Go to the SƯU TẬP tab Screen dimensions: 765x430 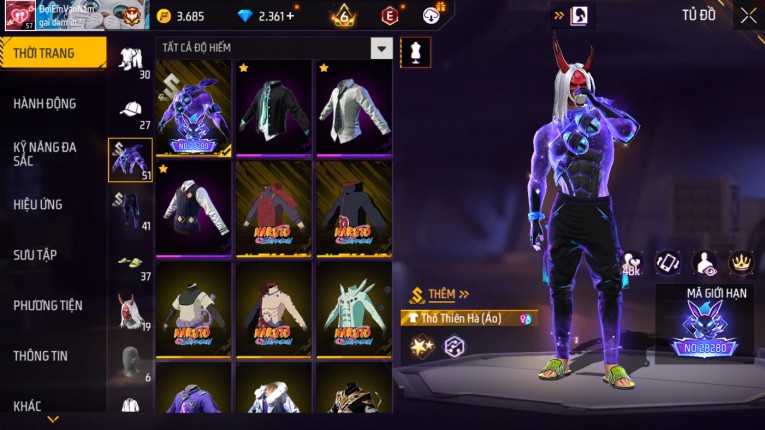point(35,255)
